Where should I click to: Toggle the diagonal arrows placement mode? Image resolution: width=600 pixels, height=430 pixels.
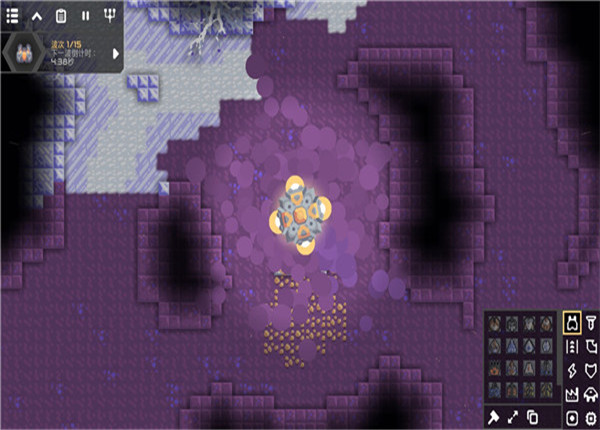click(x=514, y=416)
